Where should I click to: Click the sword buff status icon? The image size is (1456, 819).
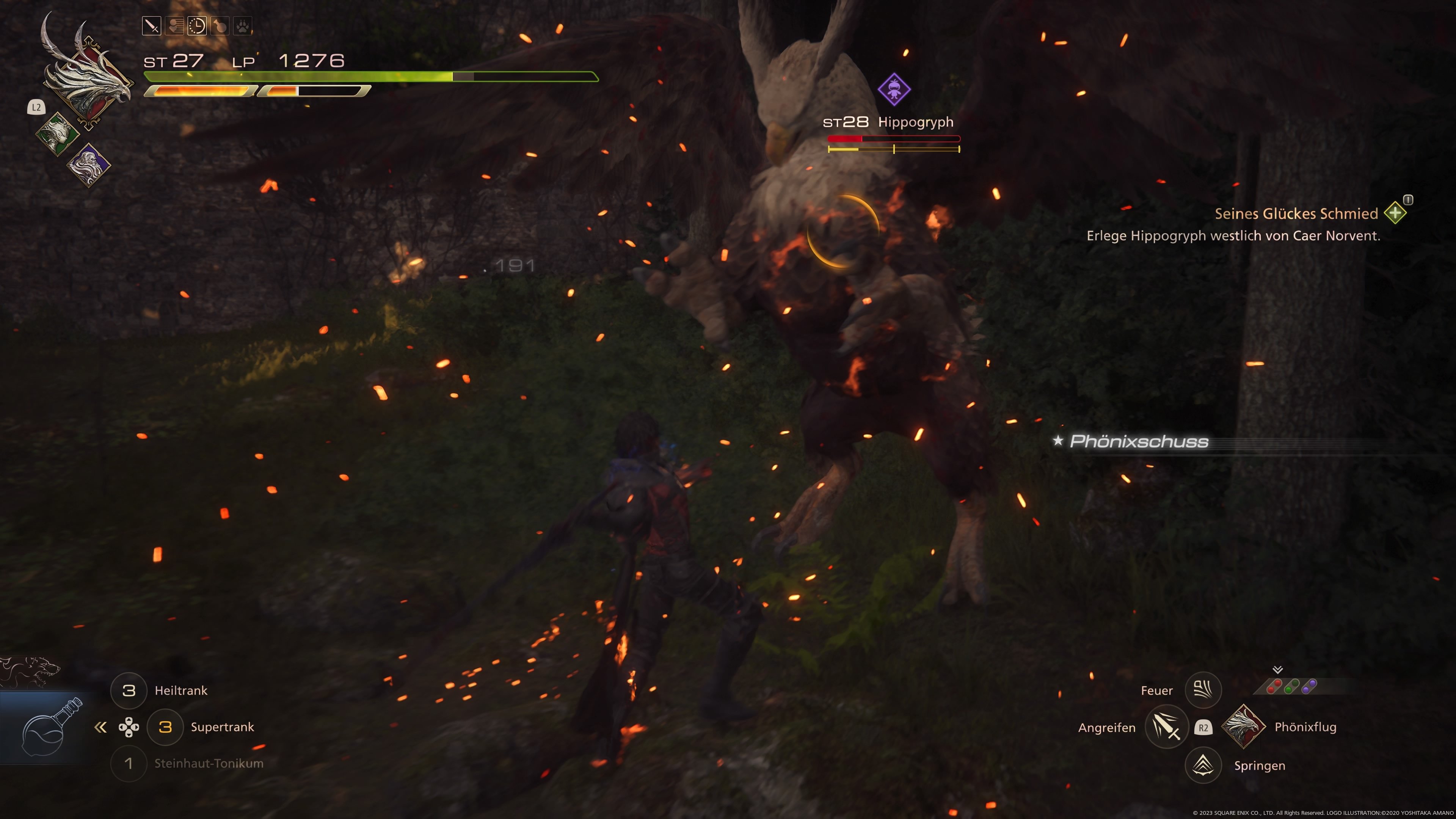point(152,25)
